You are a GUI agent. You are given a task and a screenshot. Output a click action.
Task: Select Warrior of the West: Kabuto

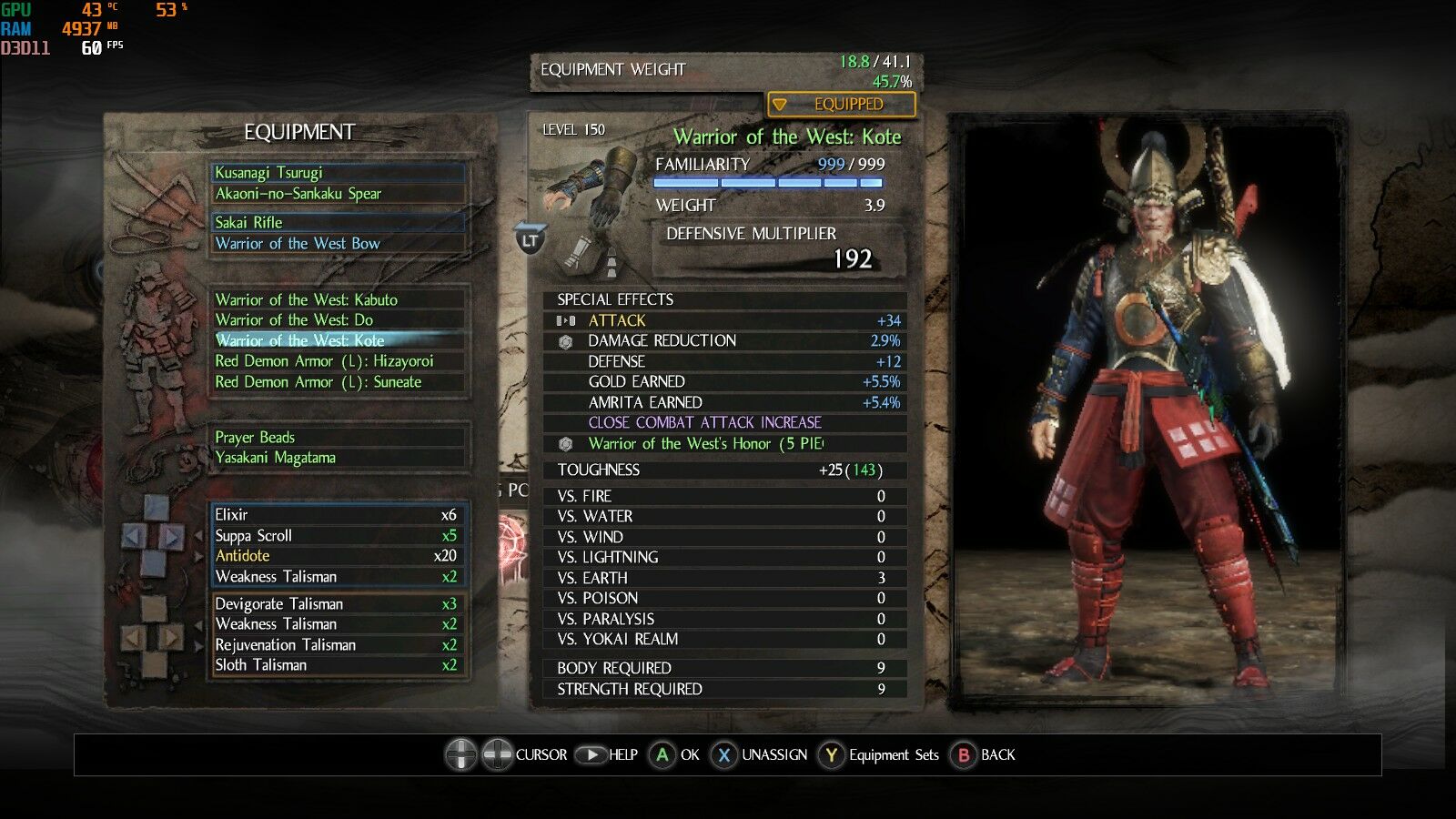(x=337, y=299)
